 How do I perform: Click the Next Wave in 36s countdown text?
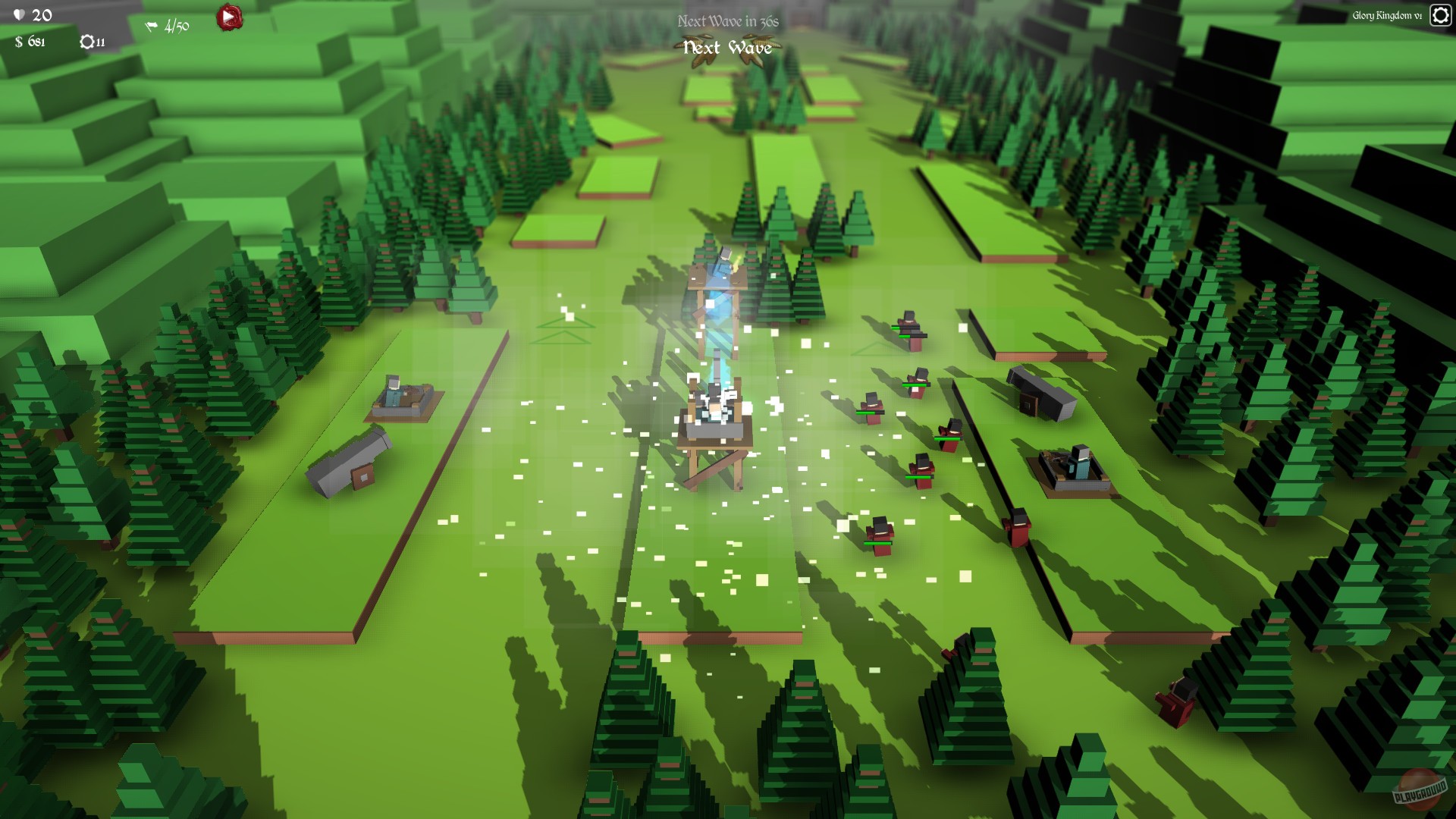coord(726,22)
